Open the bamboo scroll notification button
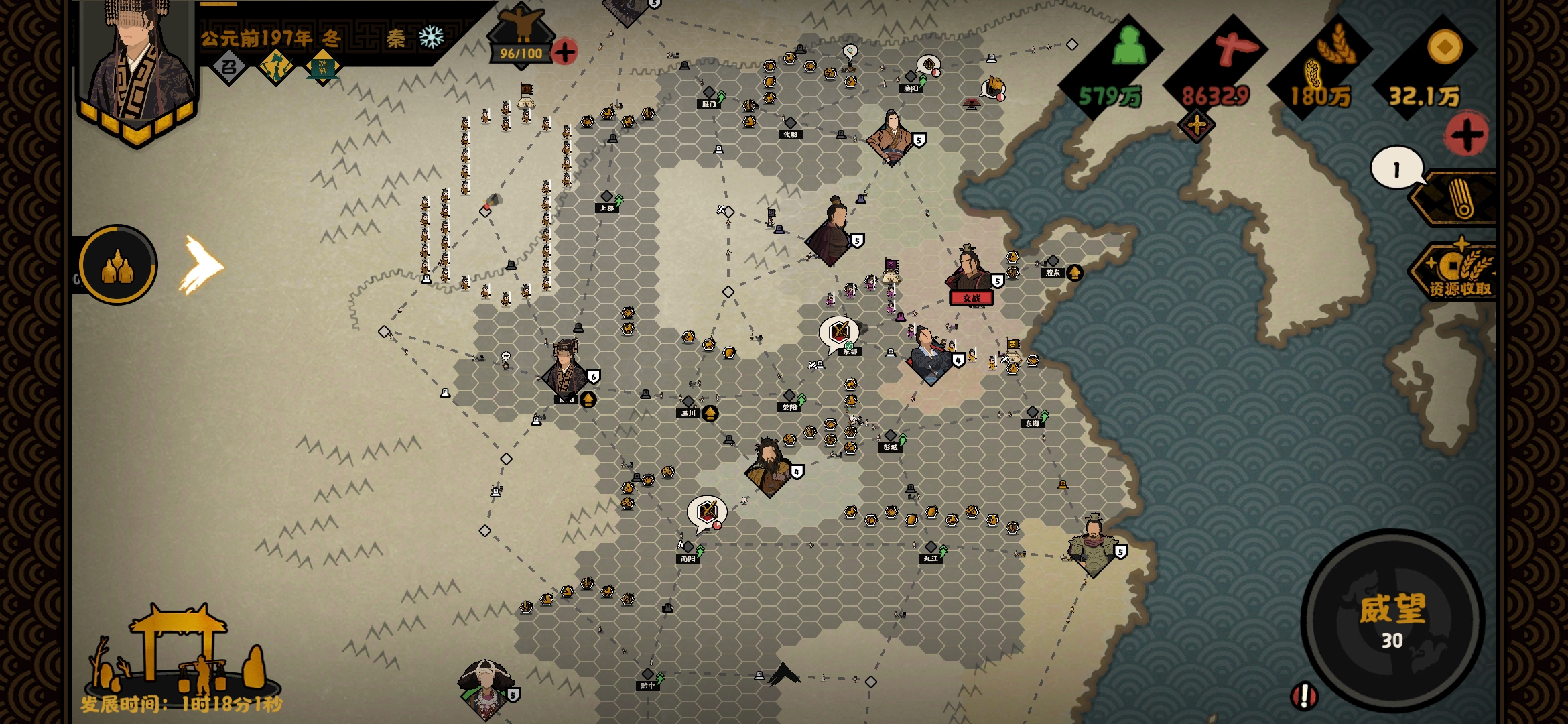The image size is (1568, 724). coord(1459,198)
